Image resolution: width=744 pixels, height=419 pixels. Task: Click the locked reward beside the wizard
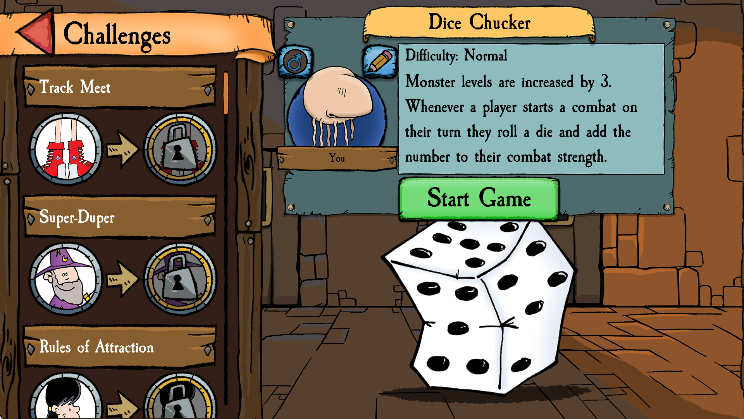(180, 279)
